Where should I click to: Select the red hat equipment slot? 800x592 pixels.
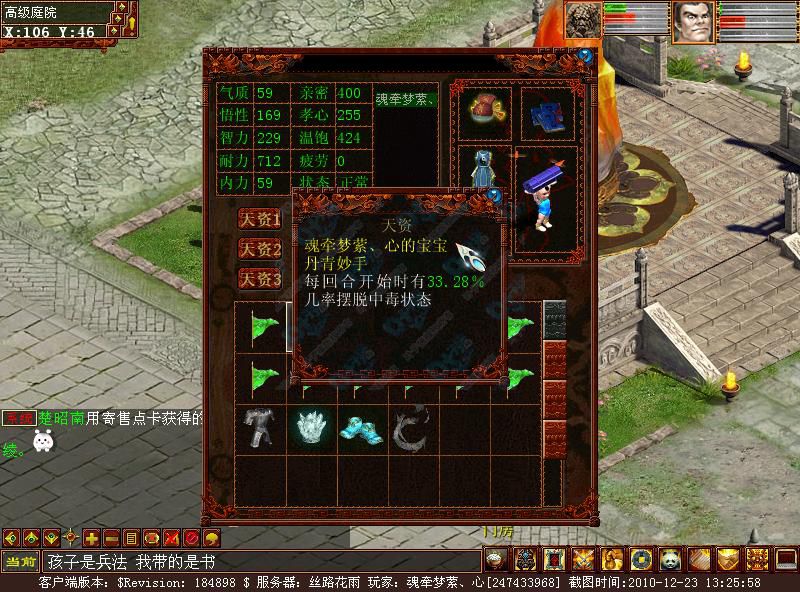(x=485, y=111)
